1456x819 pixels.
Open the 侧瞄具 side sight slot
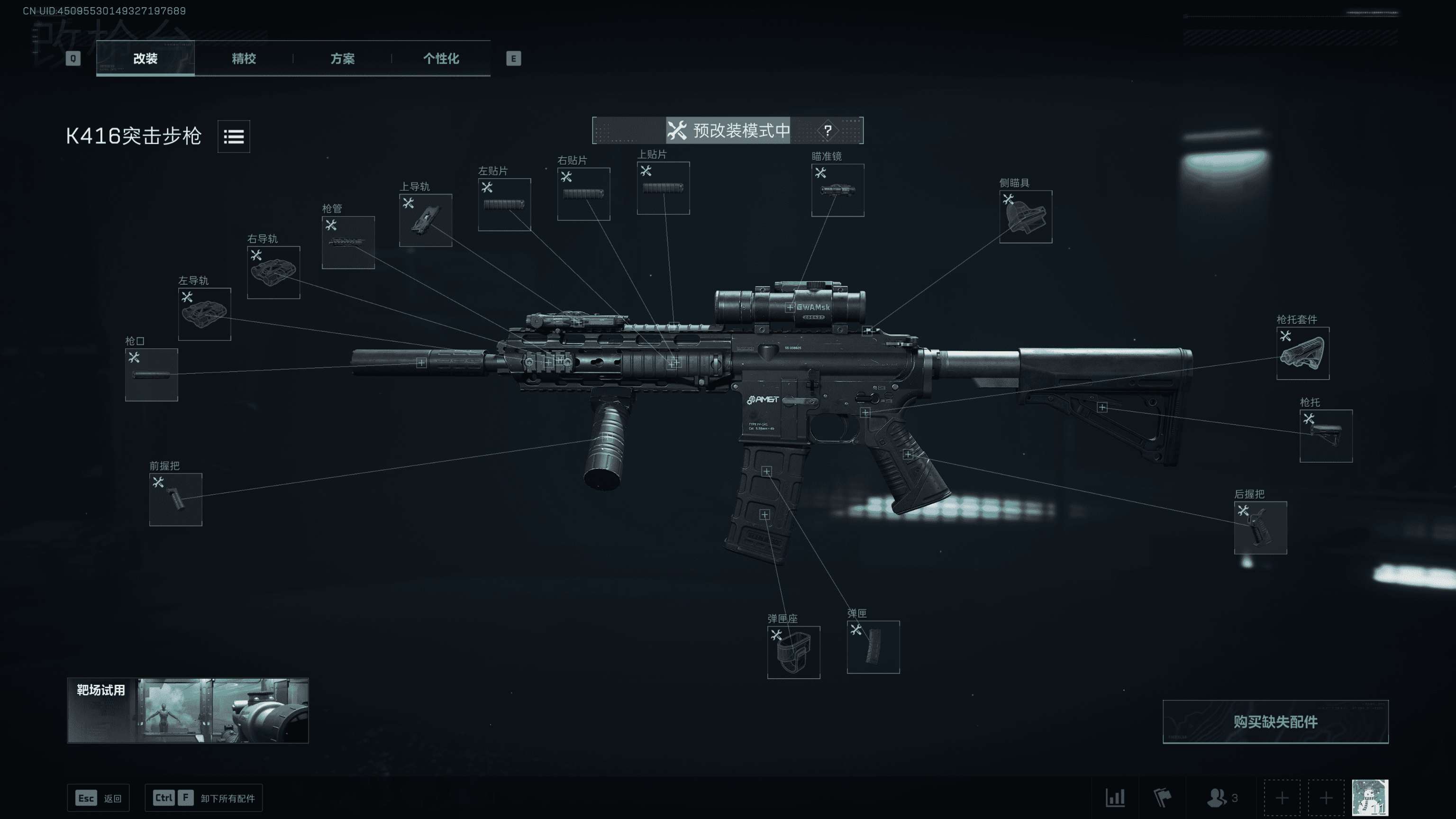(1025, 217)
